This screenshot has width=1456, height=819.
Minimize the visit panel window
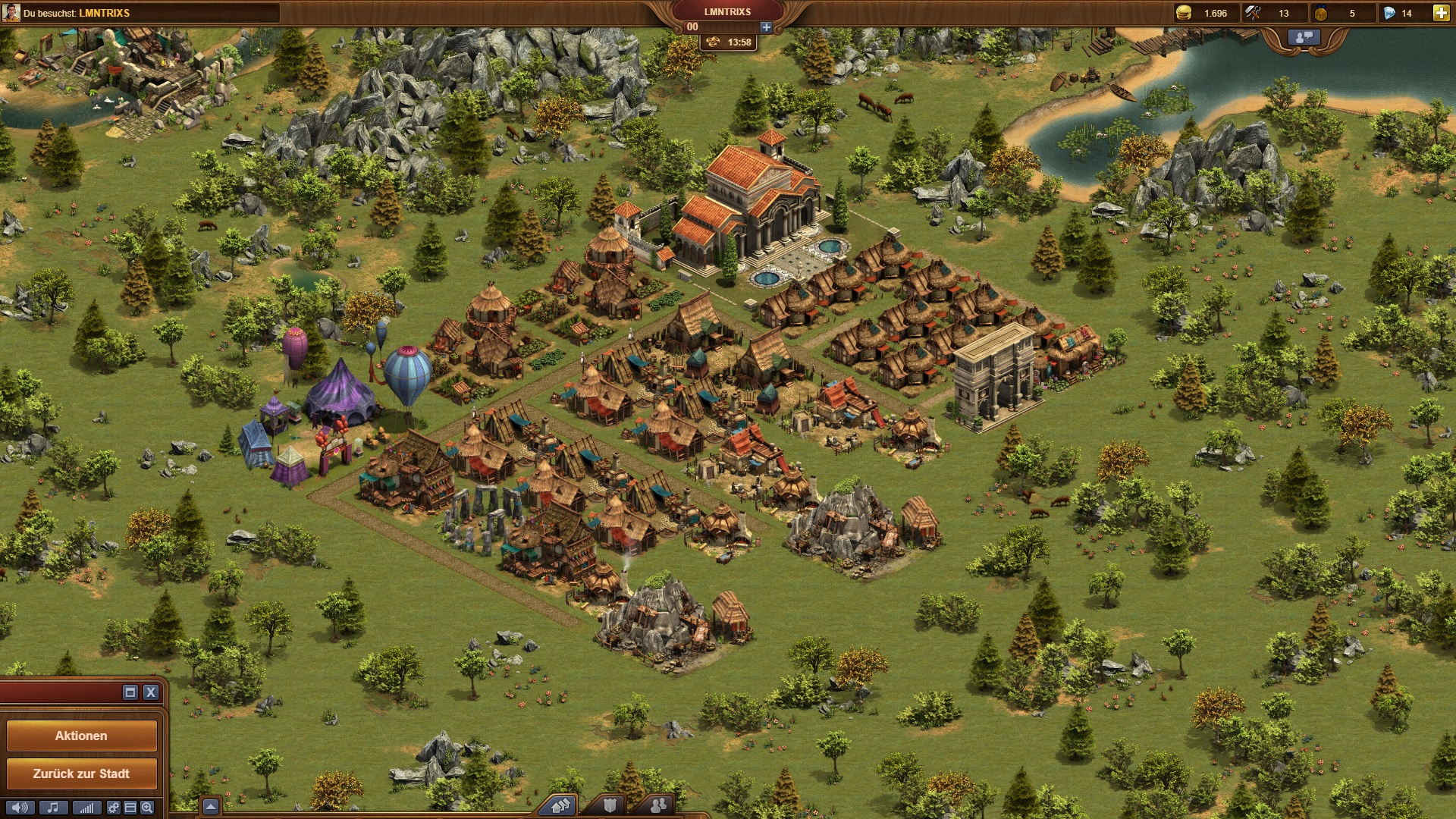pyautogui.click(x=130, y=692)
